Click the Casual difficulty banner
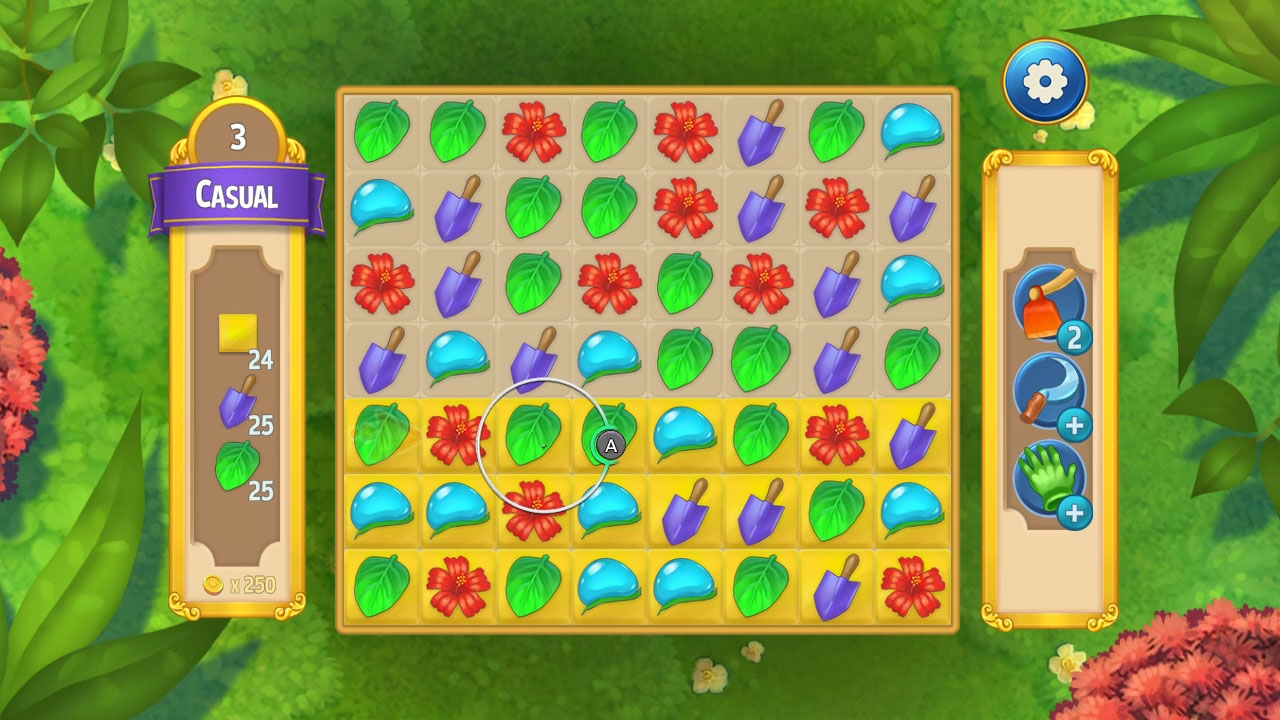Image resolution: width=1280 pixels, height=720 pixels. pyautogui.click(x=237, y=196)
